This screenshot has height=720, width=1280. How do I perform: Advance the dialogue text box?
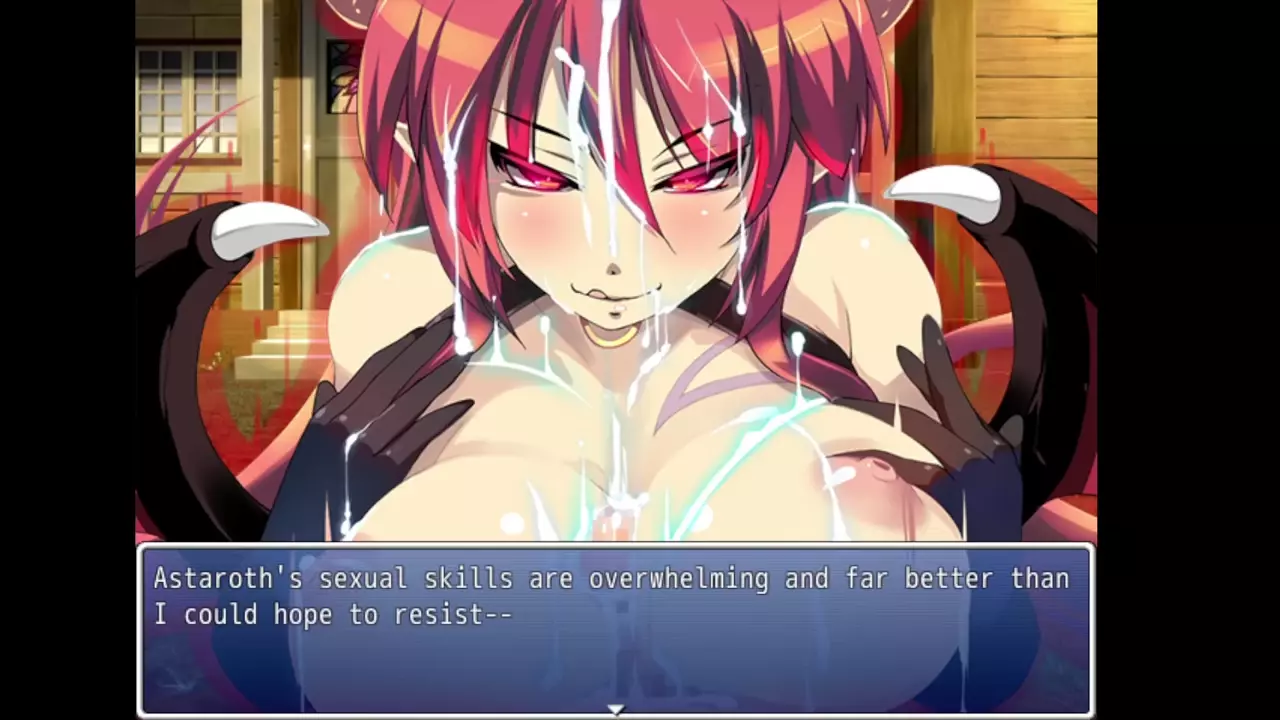pos(615,628)
